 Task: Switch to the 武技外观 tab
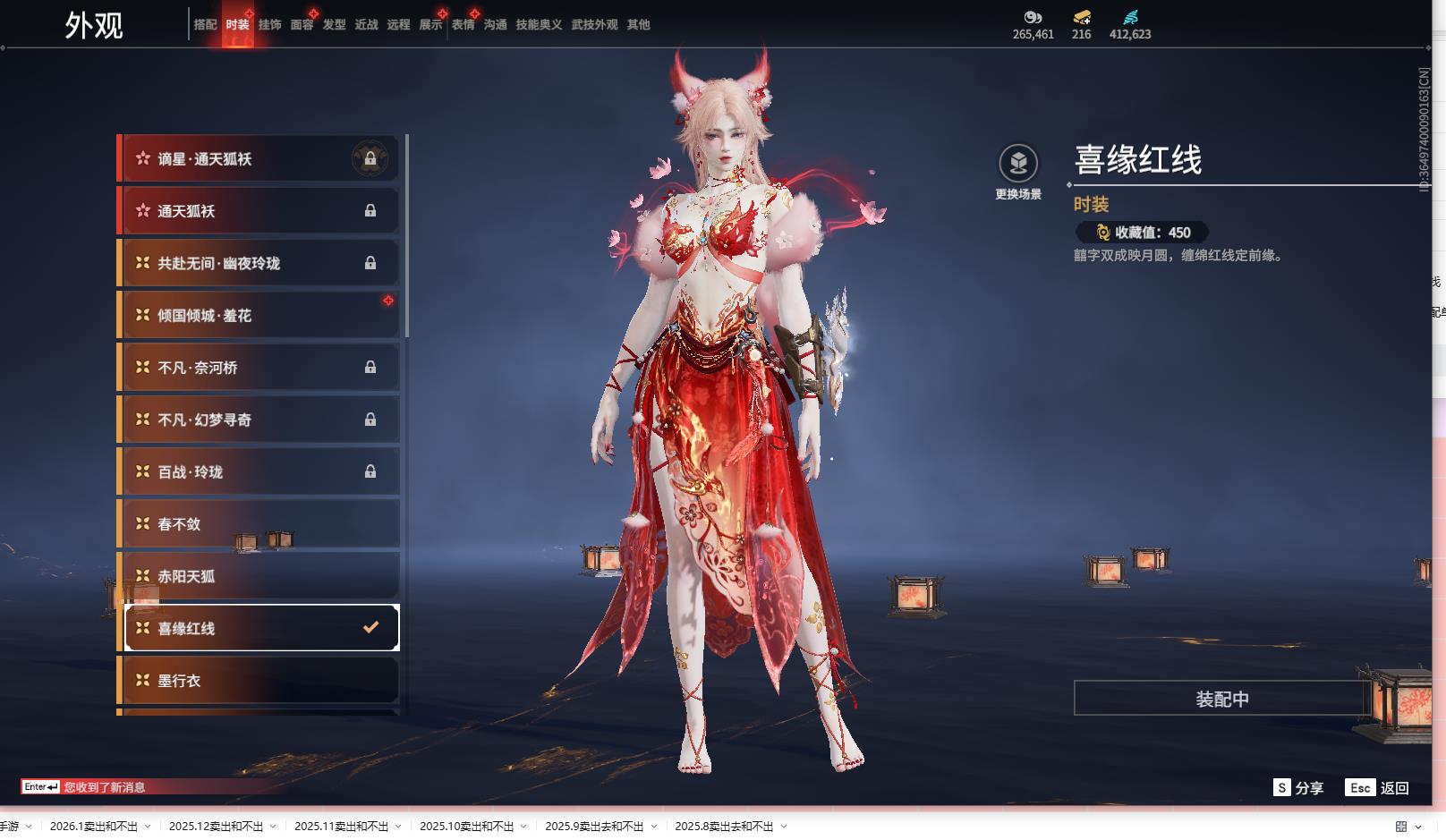pos(594,25)
